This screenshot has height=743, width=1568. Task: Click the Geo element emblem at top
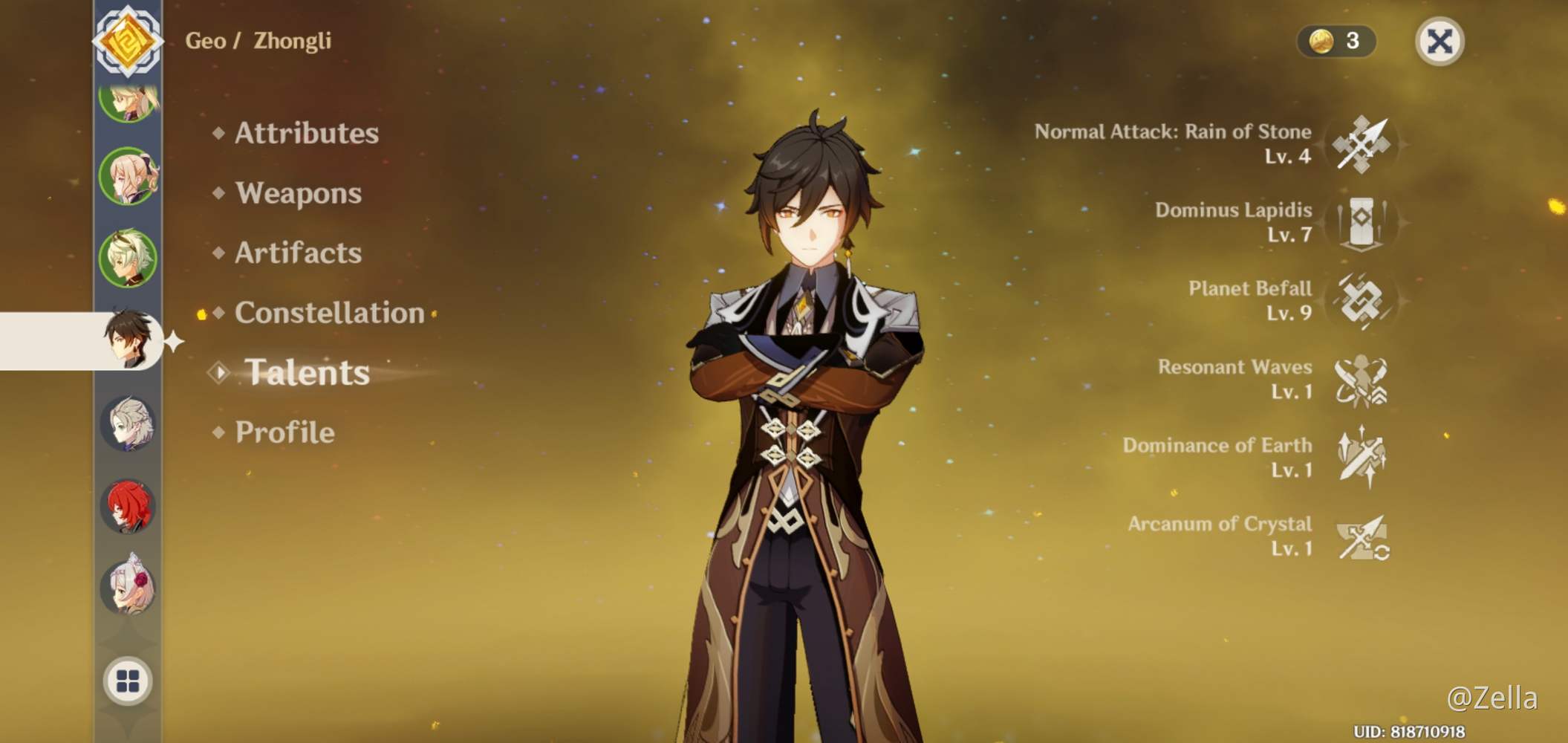click(x=130, y=42)
